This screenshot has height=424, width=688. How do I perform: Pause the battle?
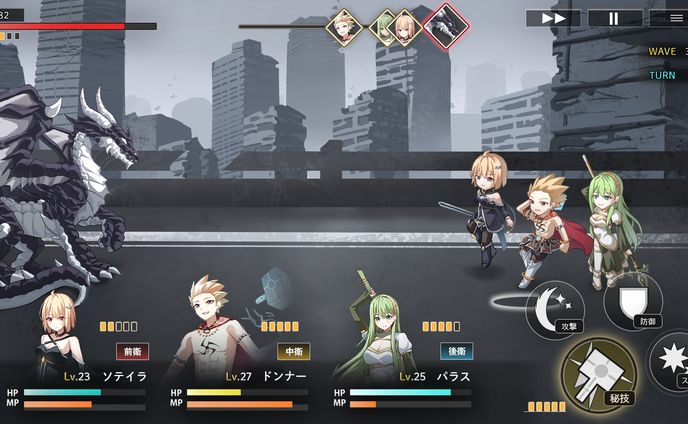click(x=614, y=18)
